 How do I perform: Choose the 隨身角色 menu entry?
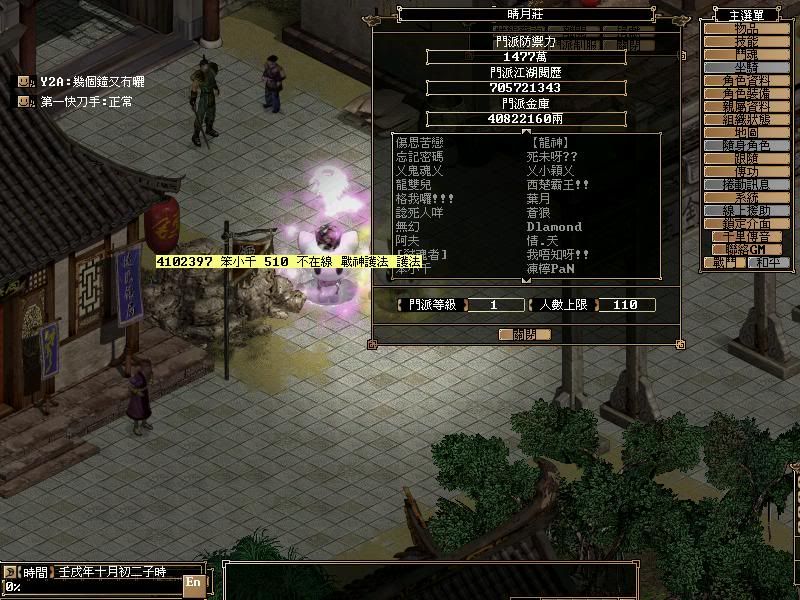(747, 146)
